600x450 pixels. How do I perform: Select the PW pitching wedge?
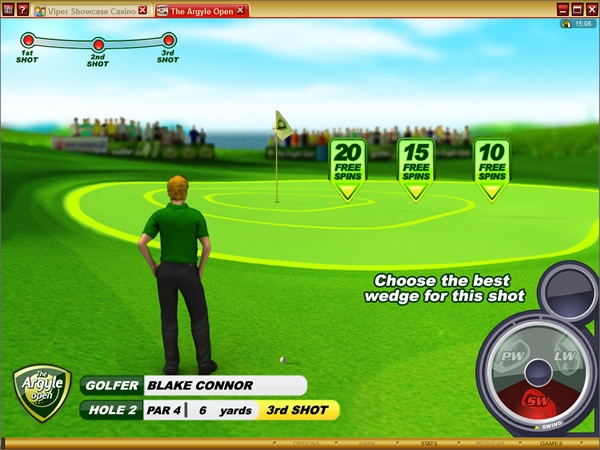[513, 359]
